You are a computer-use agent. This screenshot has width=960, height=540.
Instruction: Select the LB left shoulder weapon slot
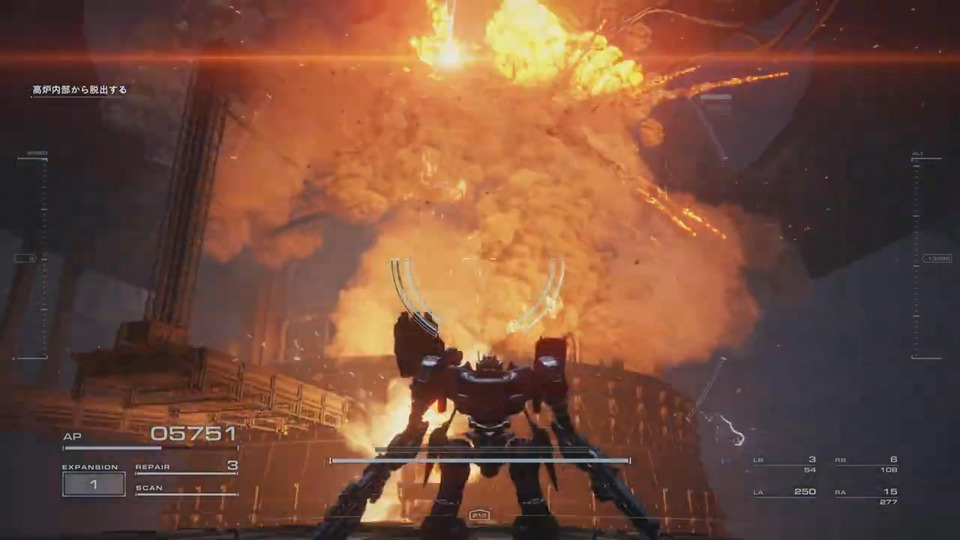(785, 464)
